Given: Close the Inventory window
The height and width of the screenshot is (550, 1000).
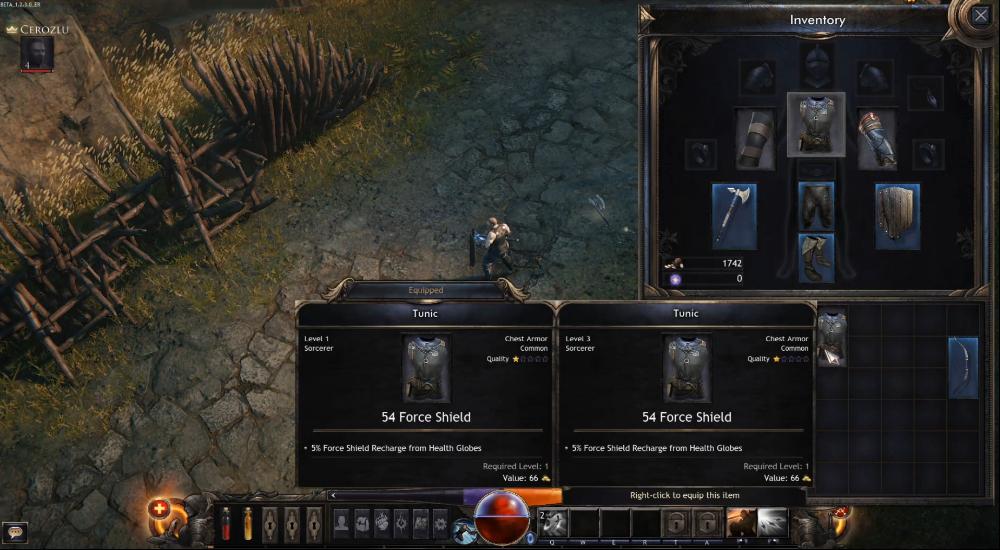Looking at the screenshot, I should pos(980,16).
